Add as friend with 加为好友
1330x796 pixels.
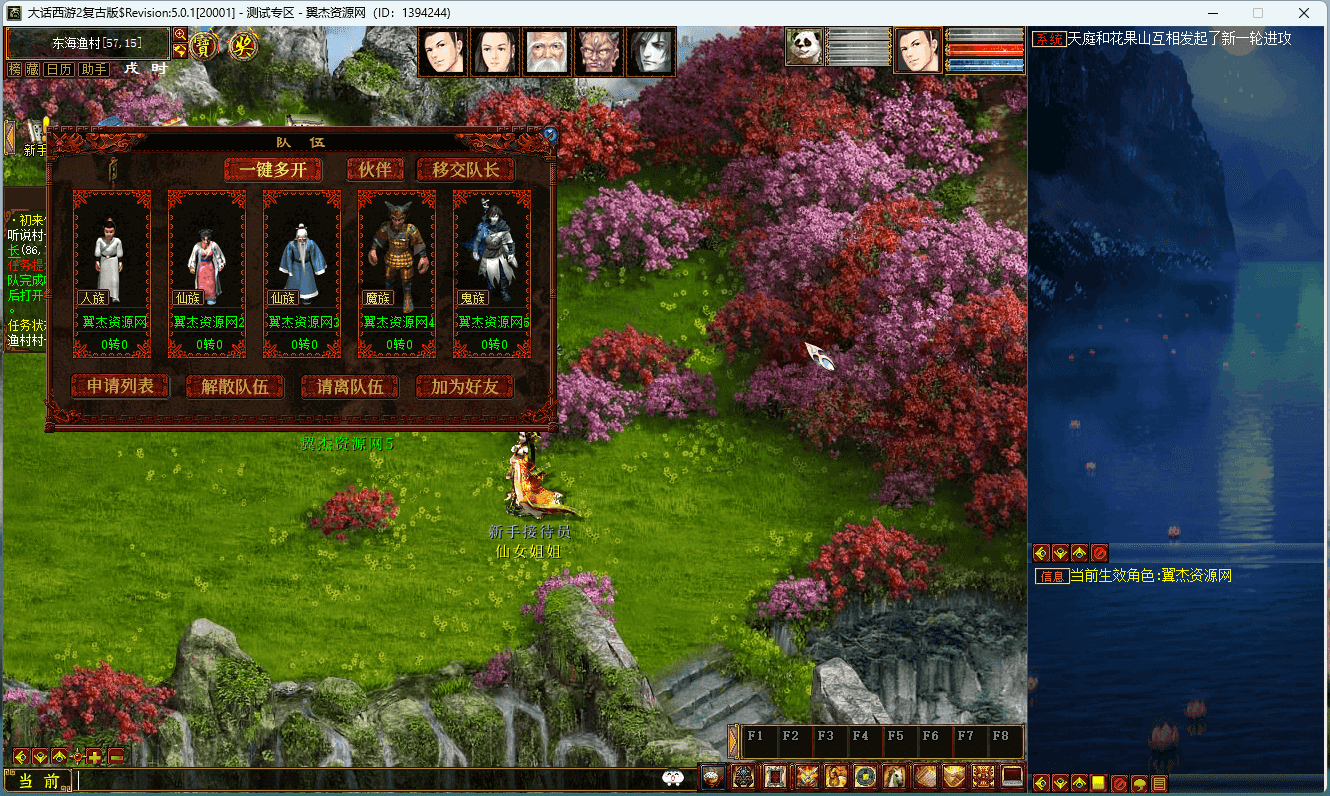click(x=465, y=387)
